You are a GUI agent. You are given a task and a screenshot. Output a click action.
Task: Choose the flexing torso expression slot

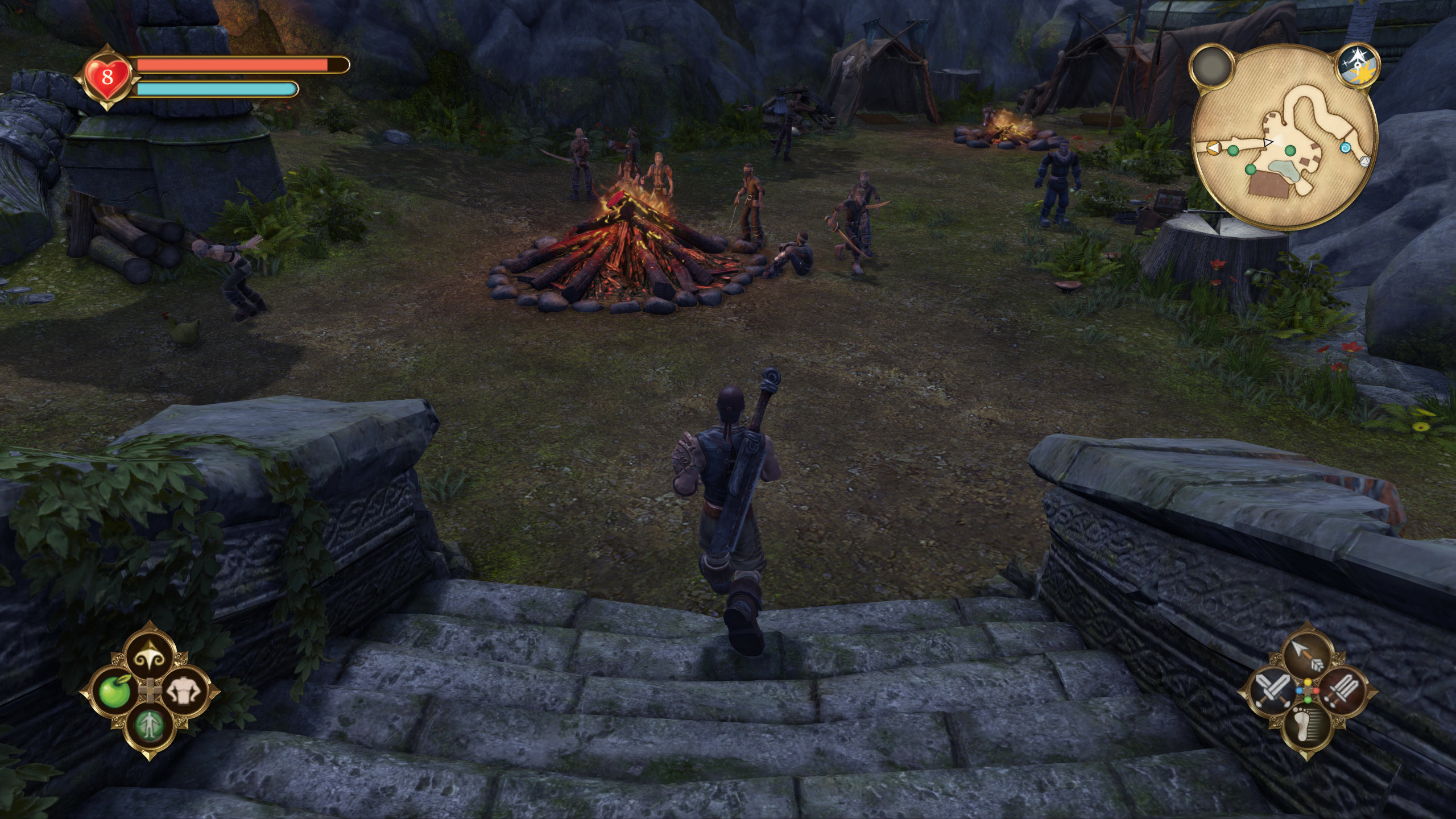tap(184, 692)
